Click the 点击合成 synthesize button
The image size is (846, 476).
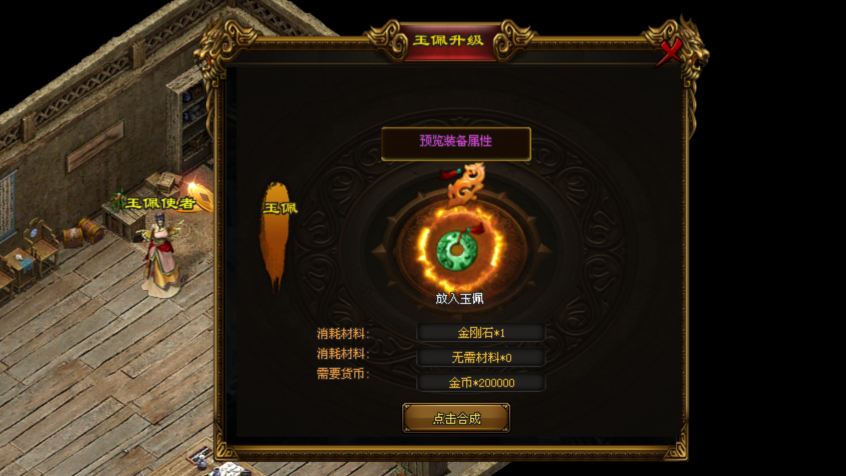(456, 418)
